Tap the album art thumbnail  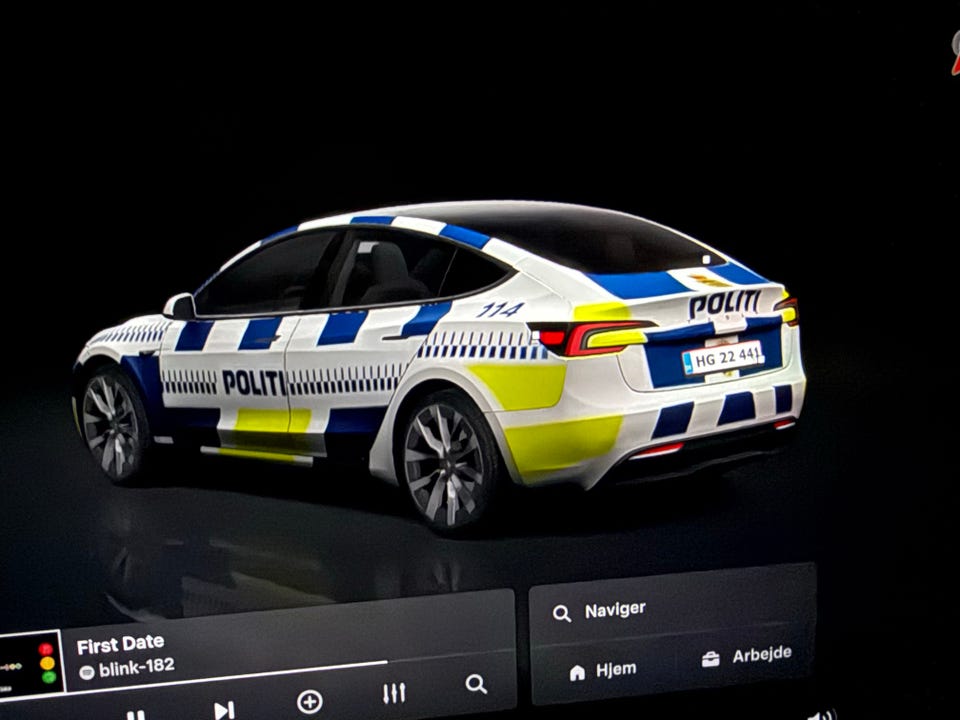pyautogui.click(x=30, y=663)
